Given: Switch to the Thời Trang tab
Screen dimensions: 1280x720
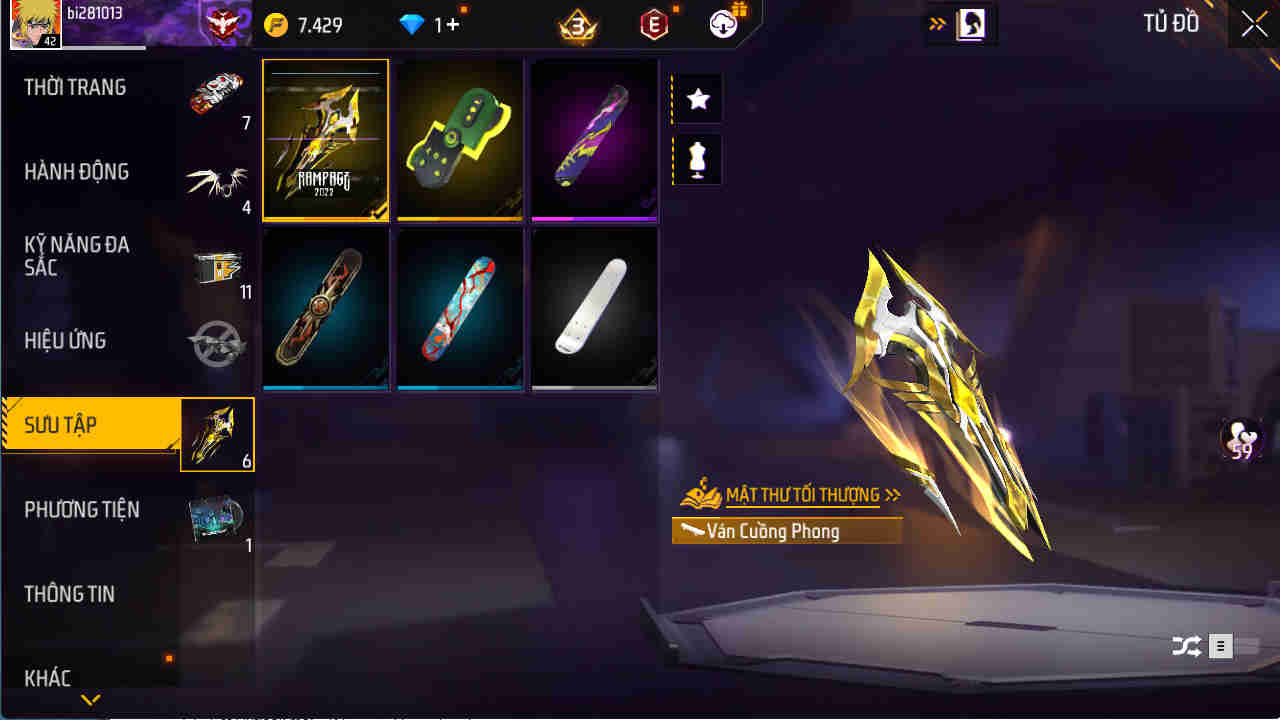Looking at the screenshot, I should click(75, 87).
